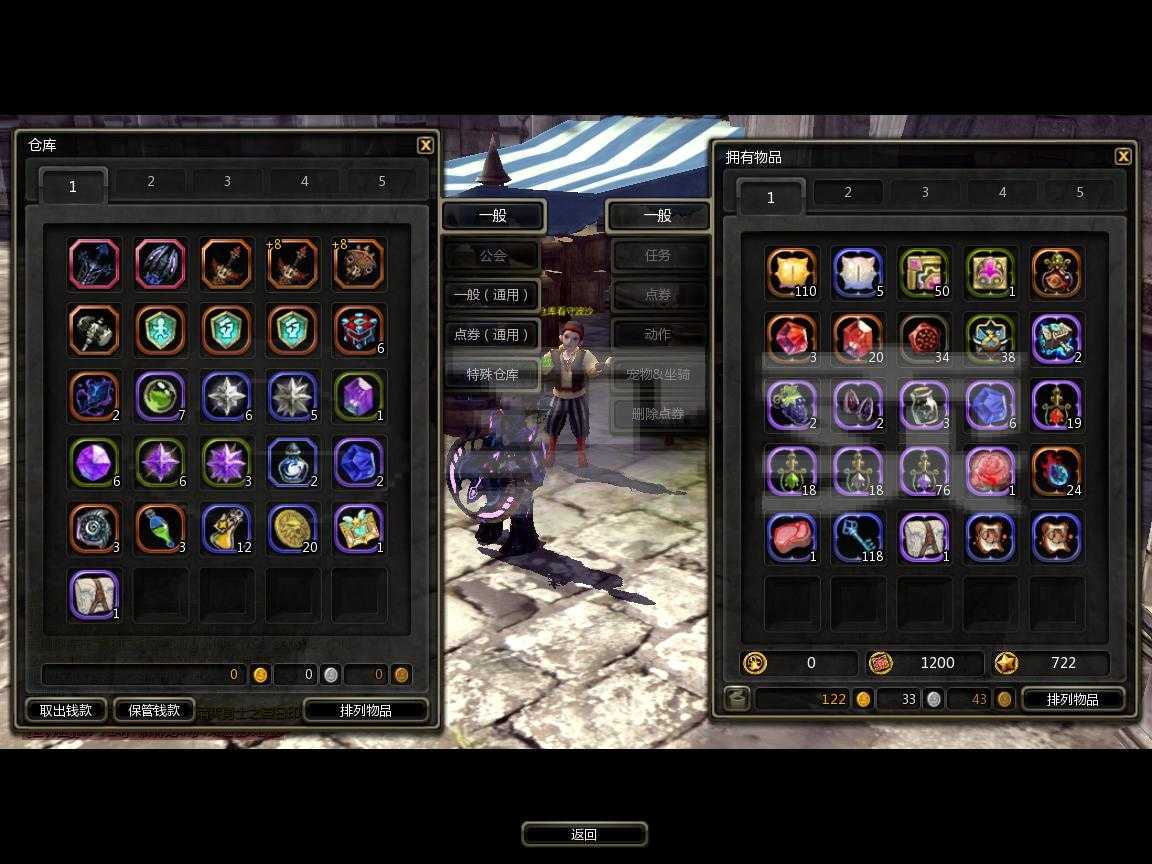Choose the red treasure chest stack of 6
The height and width of the screenshot is (864, 1152).
coord(359,330)
